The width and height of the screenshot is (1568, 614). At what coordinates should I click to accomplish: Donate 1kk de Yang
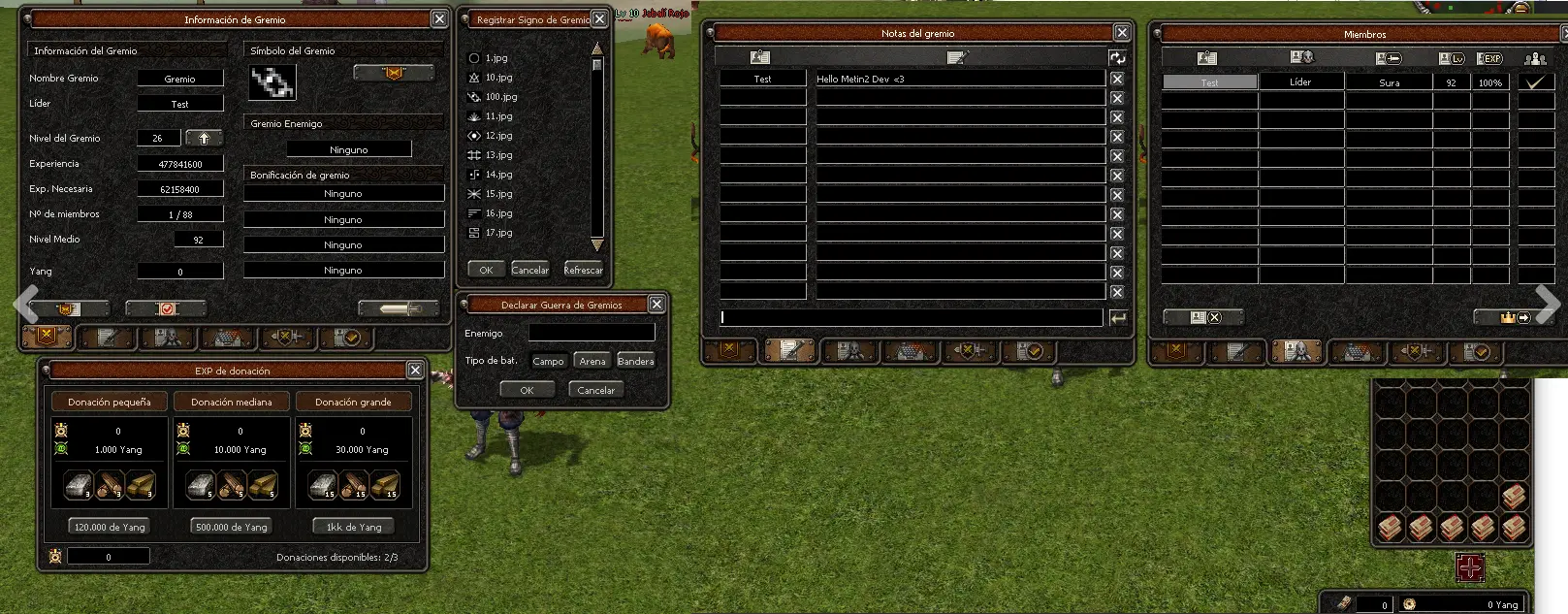coord(354,527)
